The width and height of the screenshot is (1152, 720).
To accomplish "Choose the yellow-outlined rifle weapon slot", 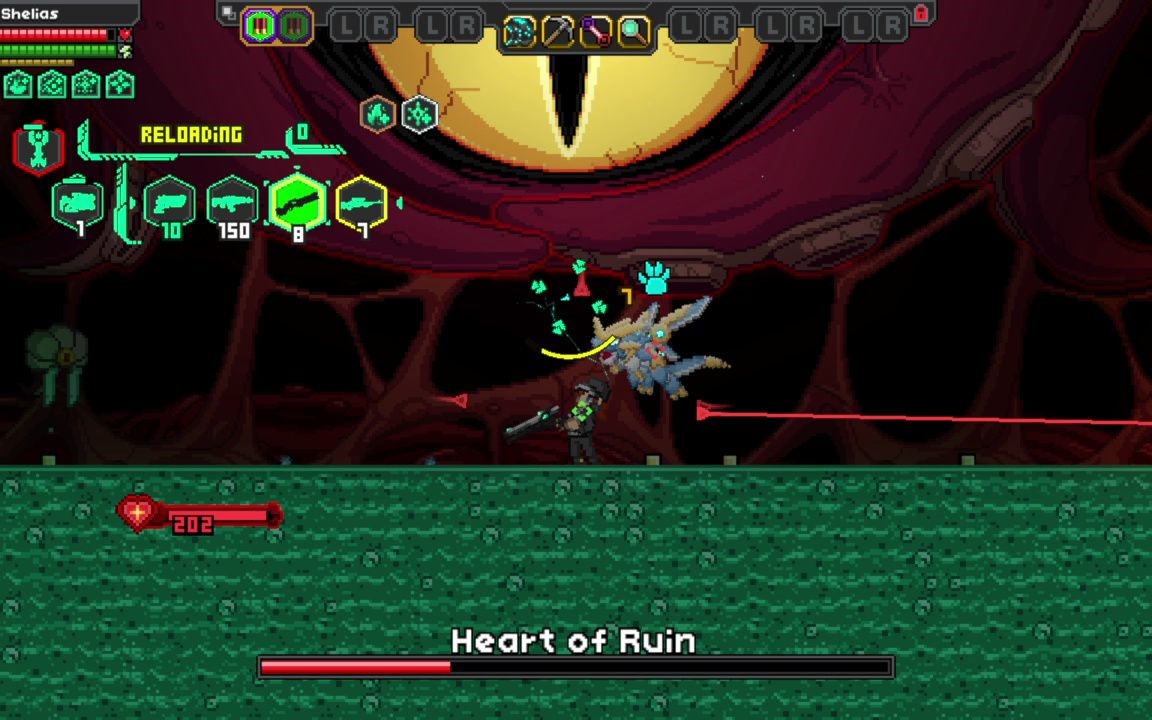I will (x=361, y=204).
